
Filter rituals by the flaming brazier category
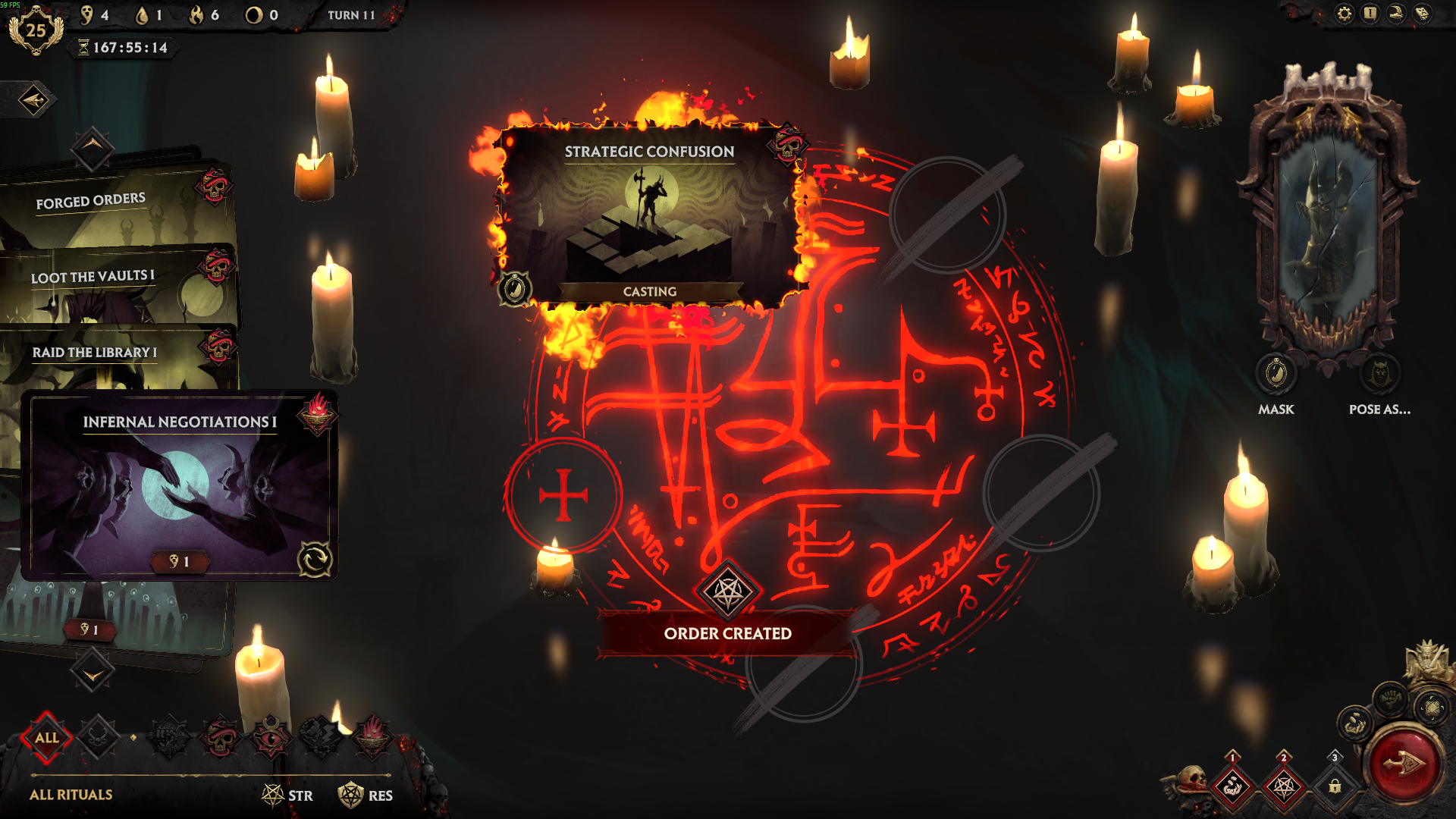pos(372,737)
